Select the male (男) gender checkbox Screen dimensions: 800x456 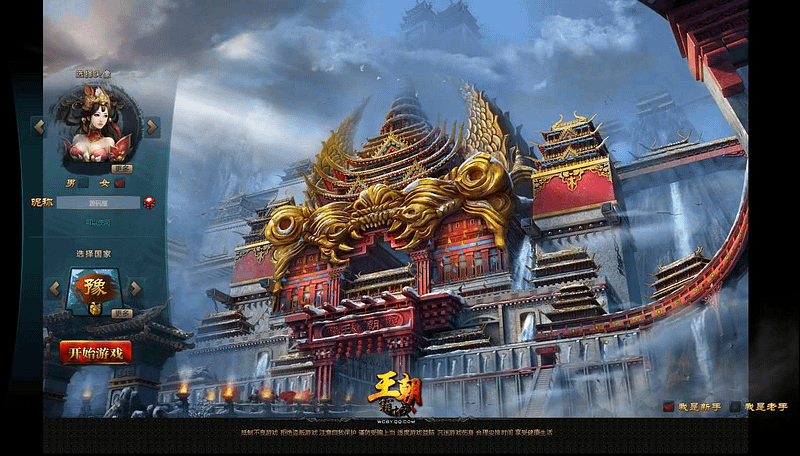pyautogui.click(x=85, y=183)
